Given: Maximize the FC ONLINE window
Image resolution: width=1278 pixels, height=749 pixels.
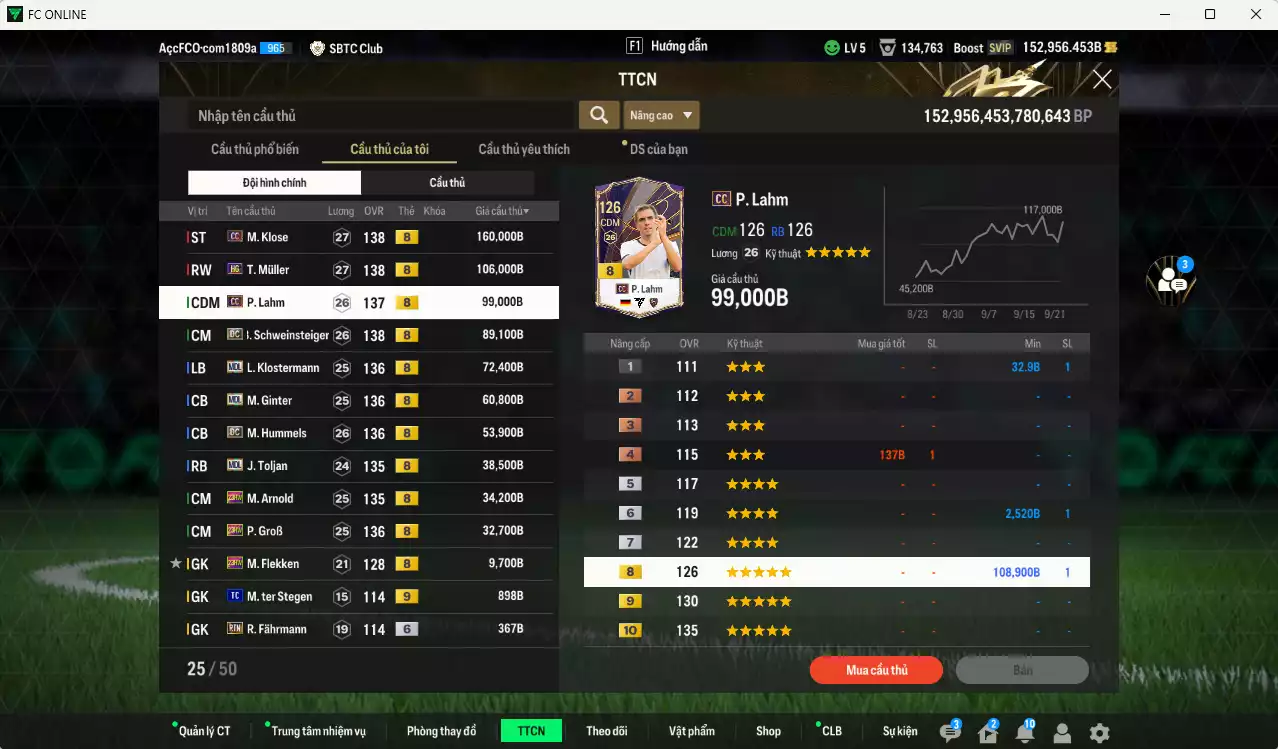Looking at the screenshot, I should click(x=1210, y=14).
